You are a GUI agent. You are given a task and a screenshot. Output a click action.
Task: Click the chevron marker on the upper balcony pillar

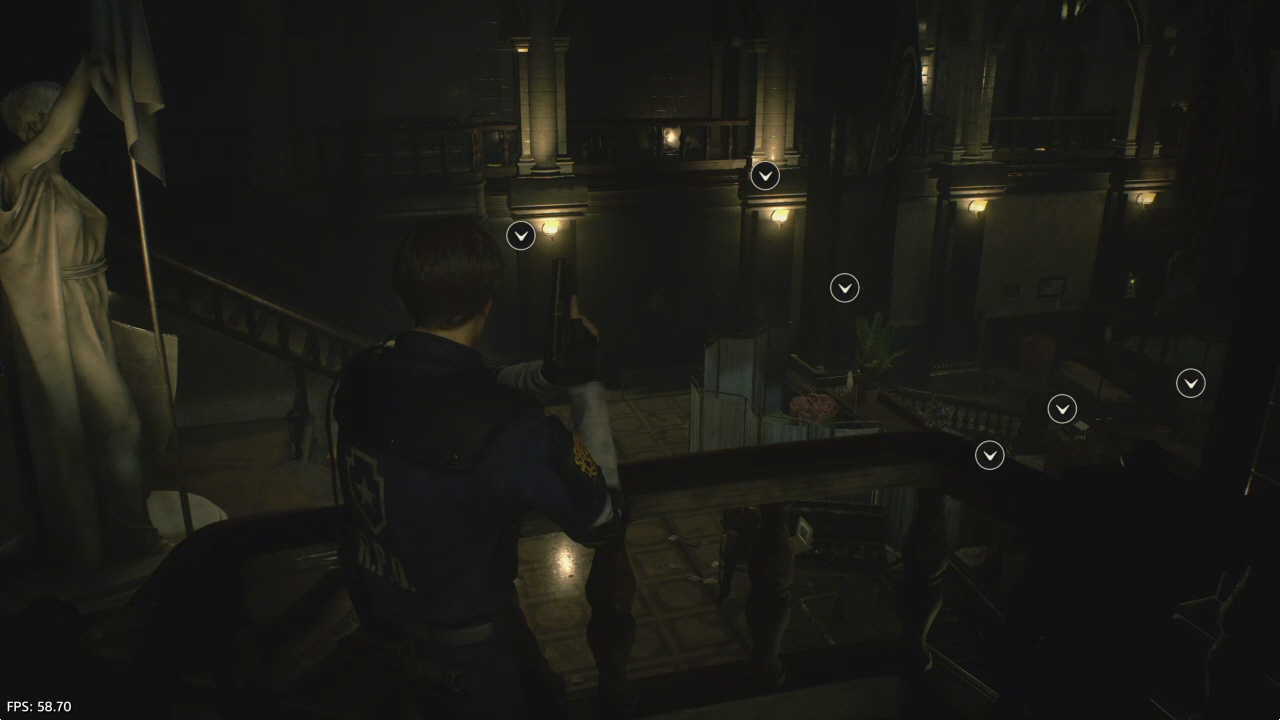(765, 176)
